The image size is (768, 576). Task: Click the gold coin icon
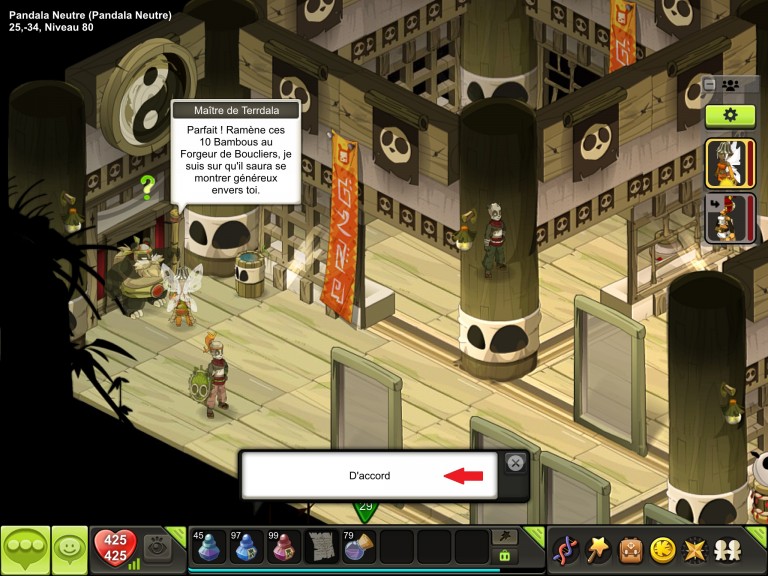click(x=661, y=550)
